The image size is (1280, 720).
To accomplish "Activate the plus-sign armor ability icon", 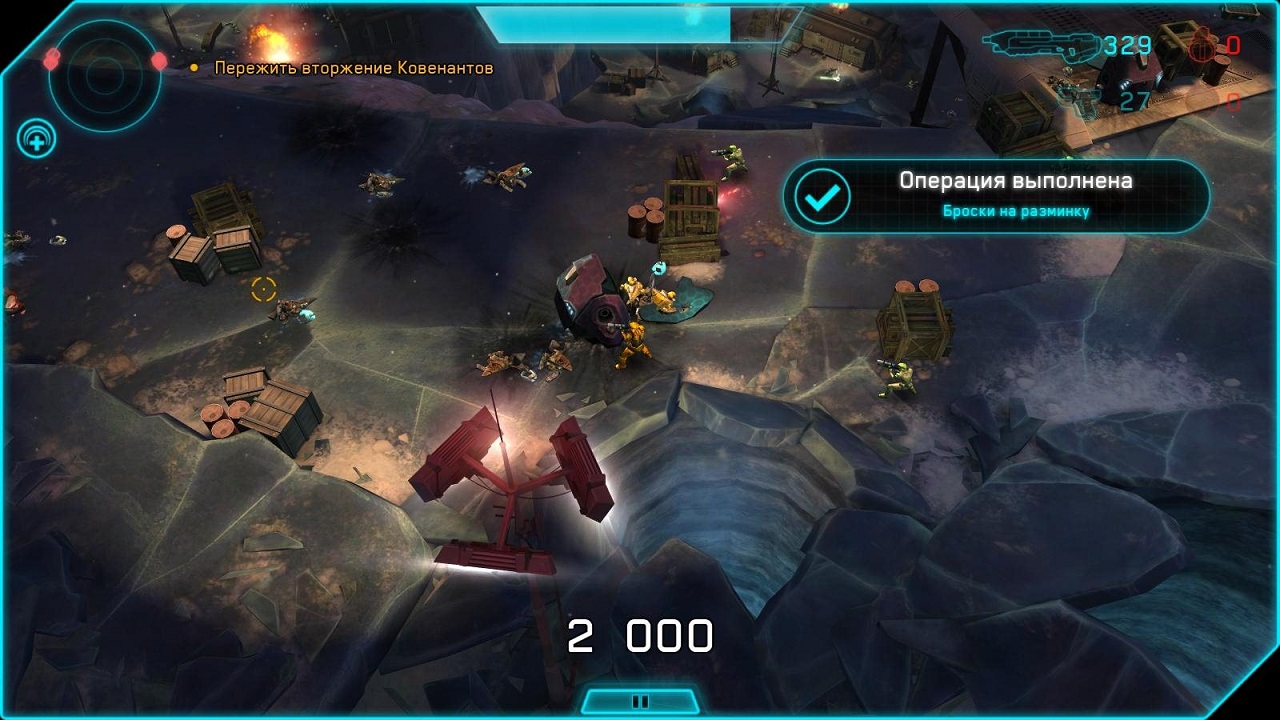I will coord(36,140).
